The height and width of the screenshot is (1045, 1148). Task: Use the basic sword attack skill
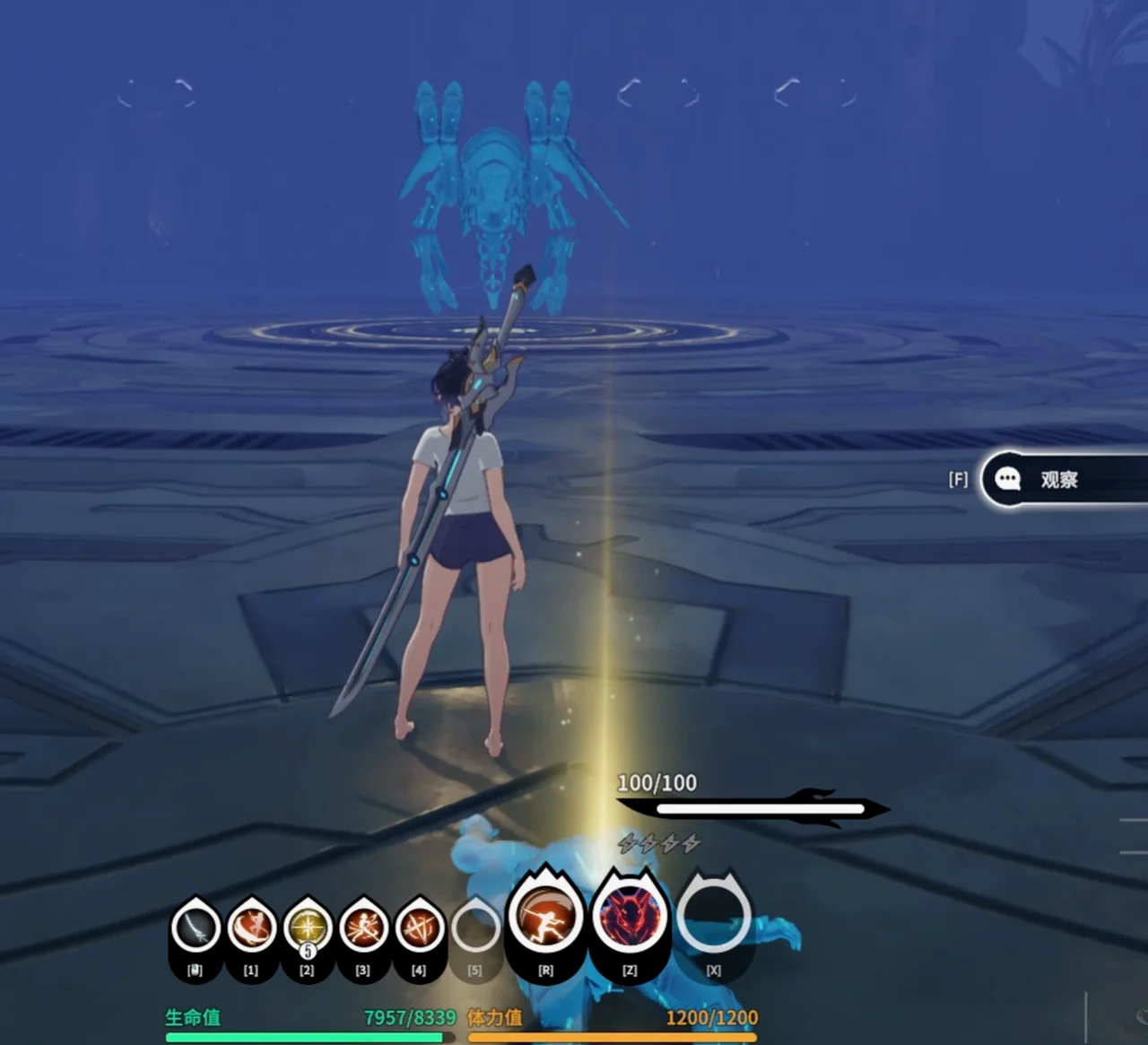(x=196, y=927)
